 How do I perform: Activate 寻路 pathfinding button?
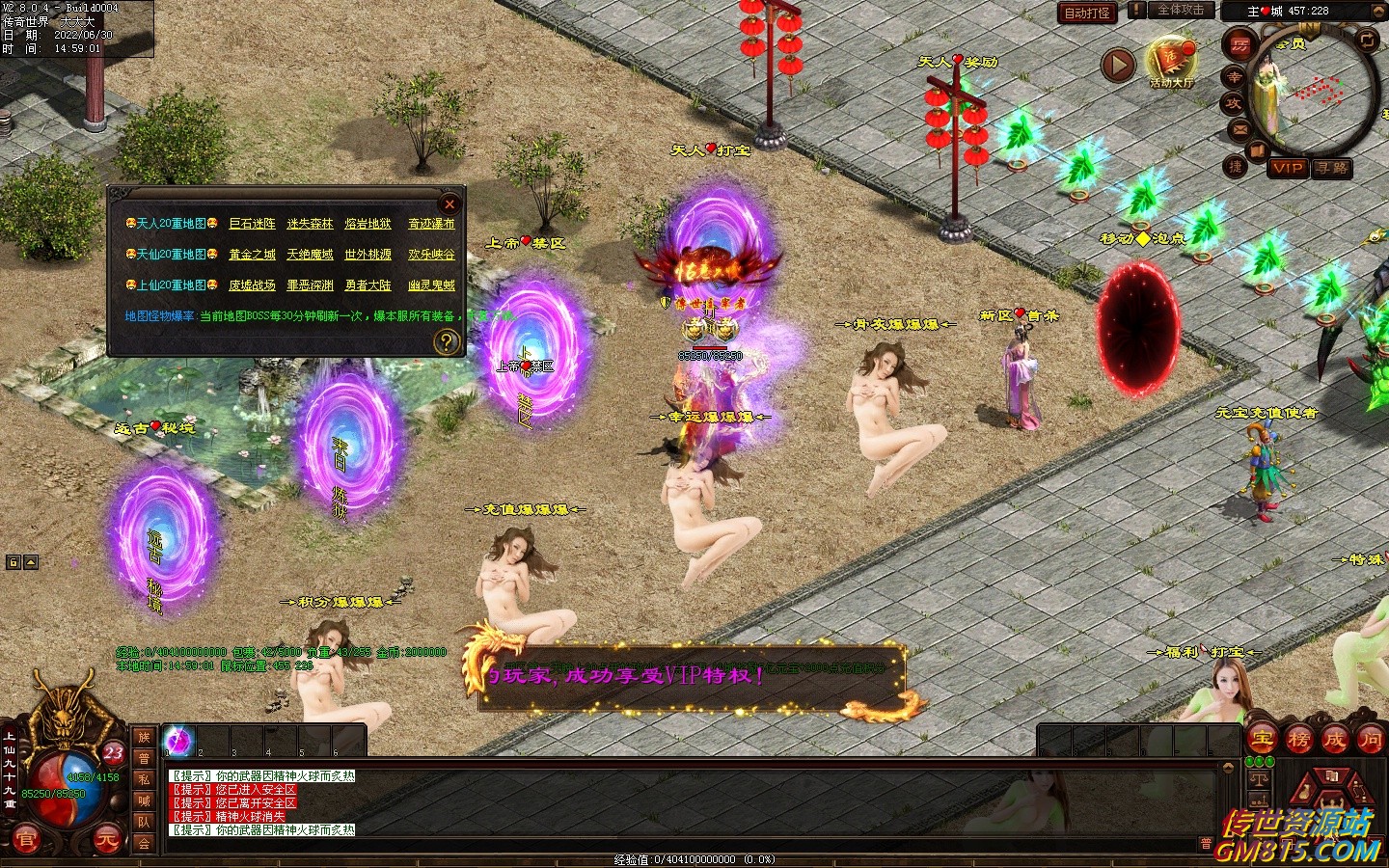coord(1332,168)
